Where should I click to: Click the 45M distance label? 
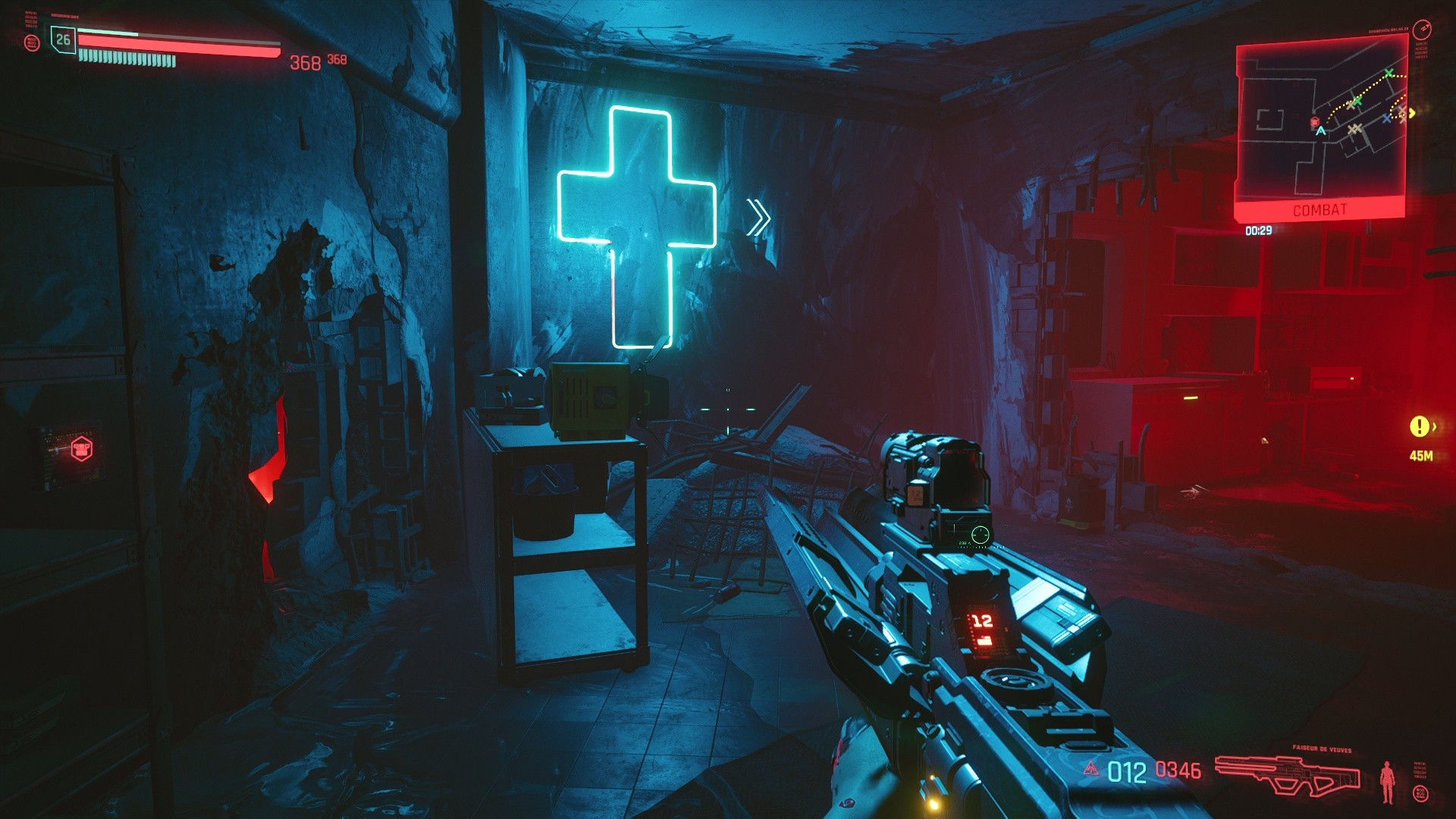tap(1421, 456)
